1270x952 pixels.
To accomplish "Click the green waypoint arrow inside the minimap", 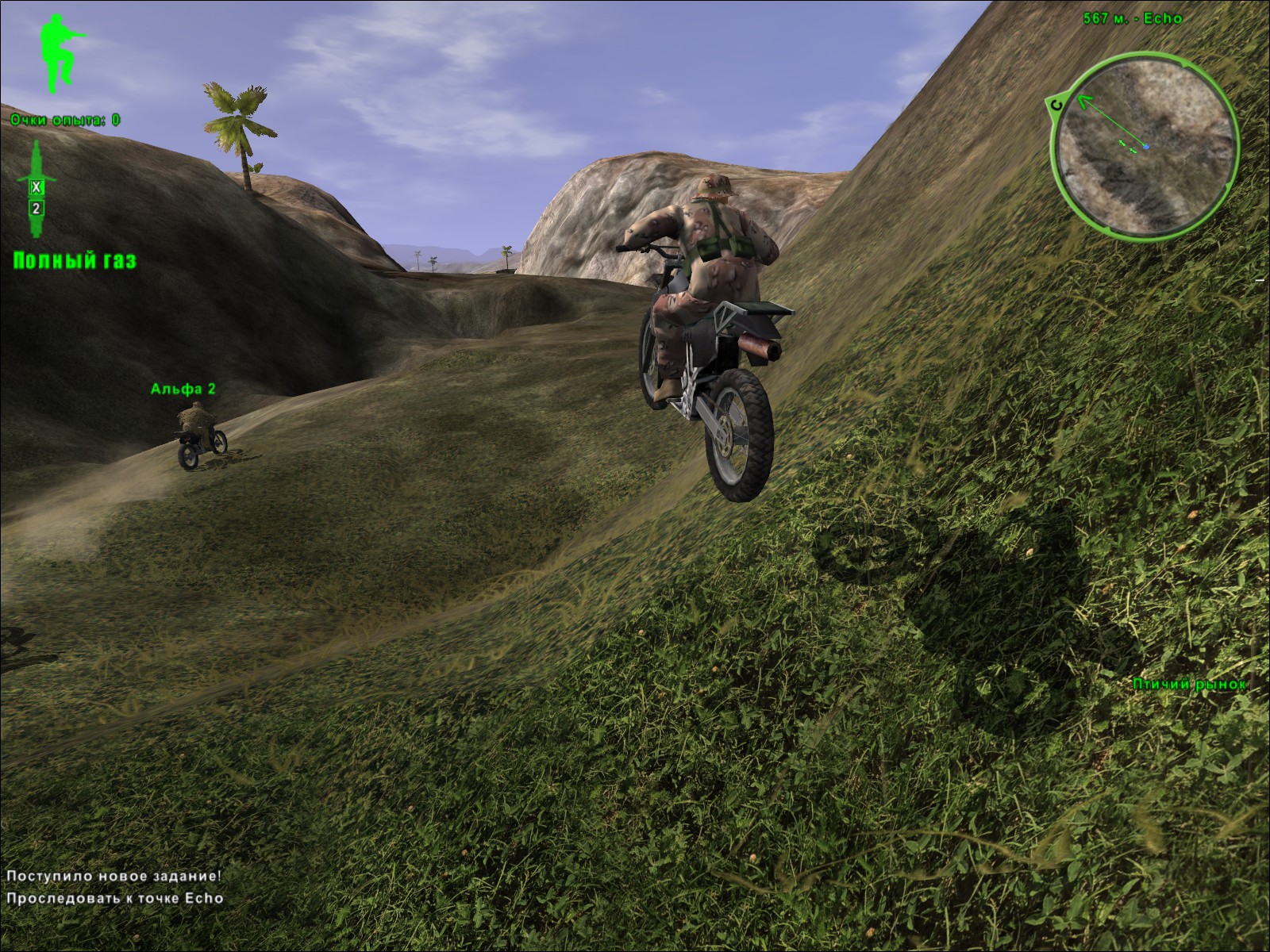I will click(x=1084, y=102).
